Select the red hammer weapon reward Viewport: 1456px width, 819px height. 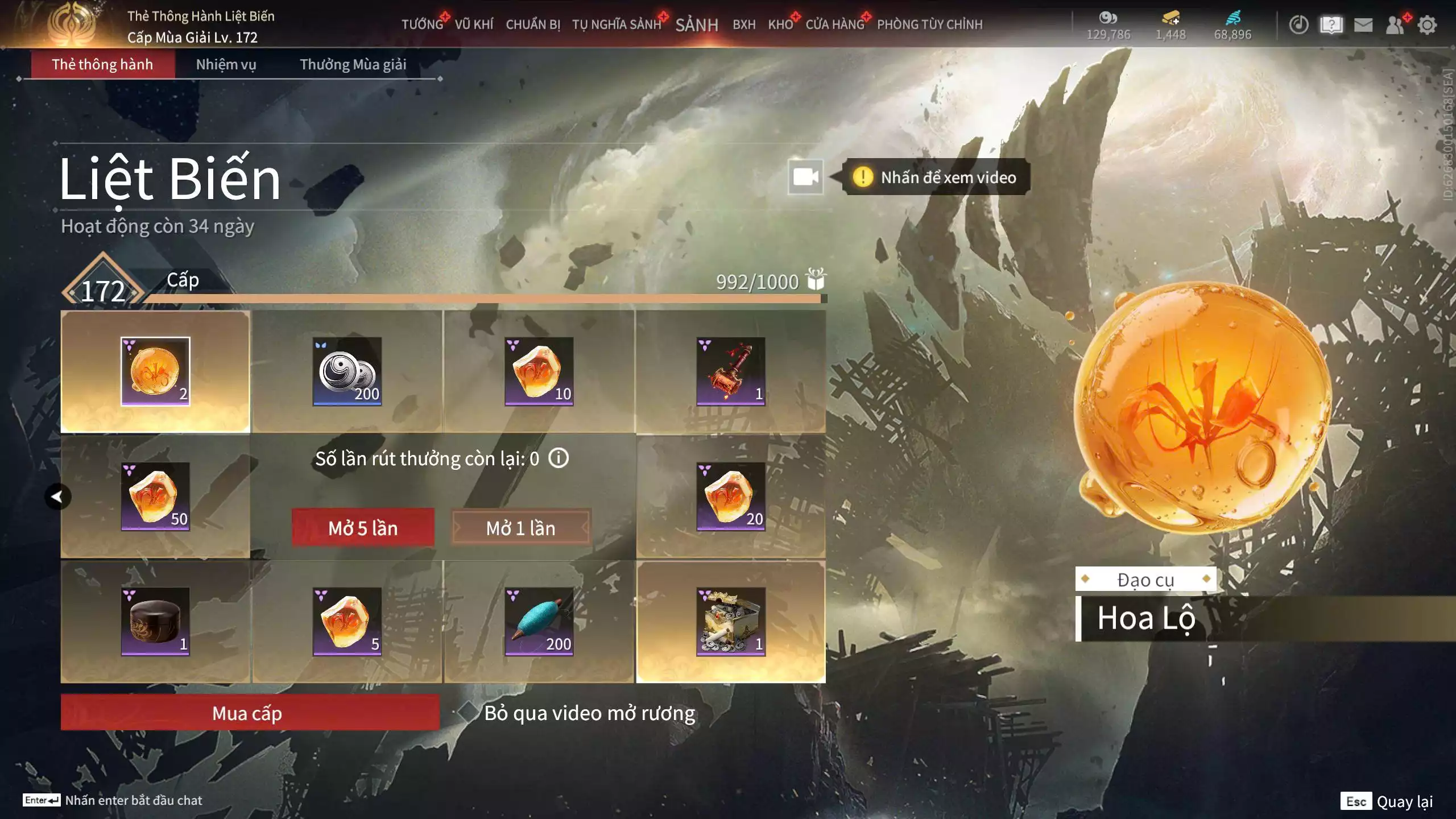coord(731,371)
